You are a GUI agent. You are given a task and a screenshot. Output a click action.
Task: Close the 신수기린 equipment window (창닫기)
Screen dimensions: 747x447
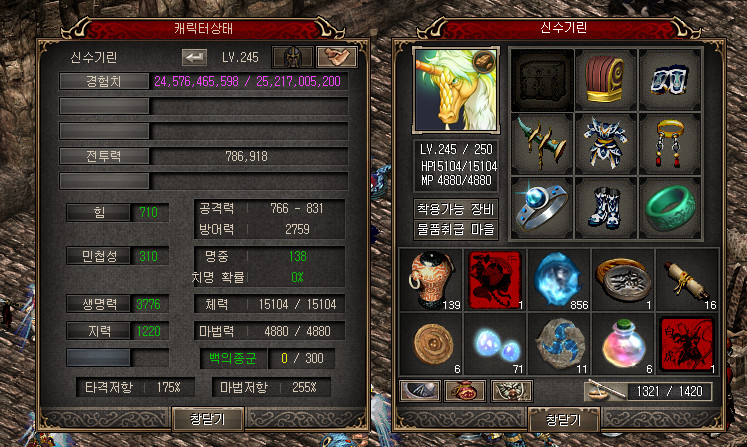point(564,420)
